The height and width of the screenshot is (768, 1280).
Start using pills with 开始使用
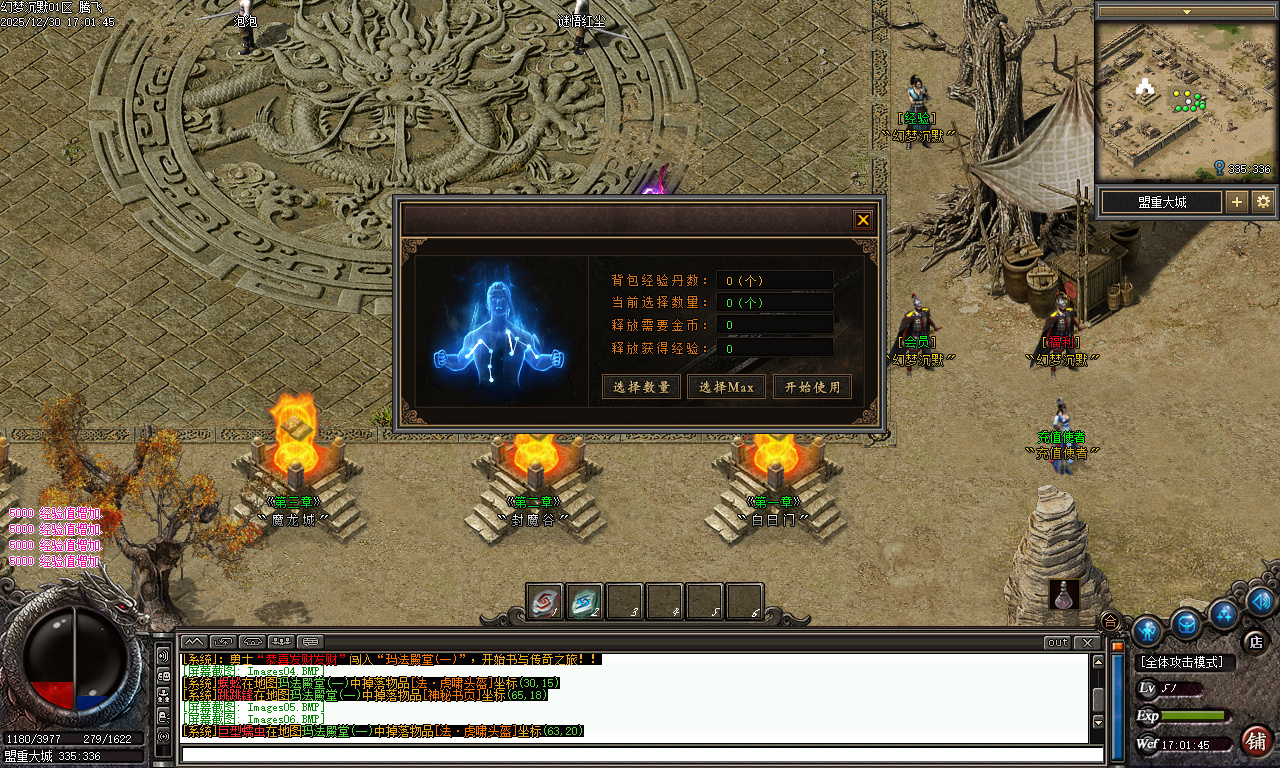click(812, 387)
